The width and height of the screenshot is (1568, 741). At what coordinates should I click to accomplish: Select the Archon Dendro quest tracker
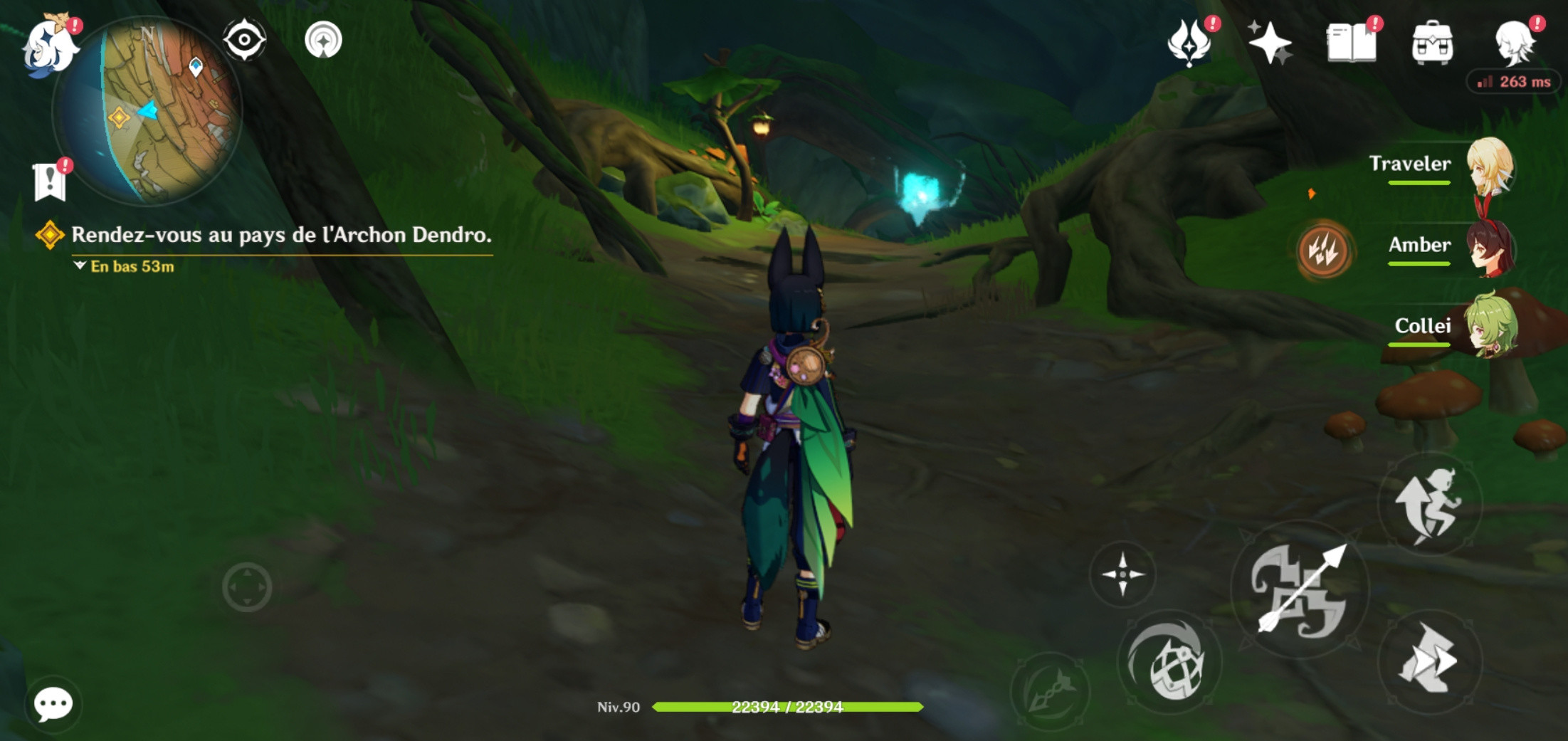(x=280, y=236)
